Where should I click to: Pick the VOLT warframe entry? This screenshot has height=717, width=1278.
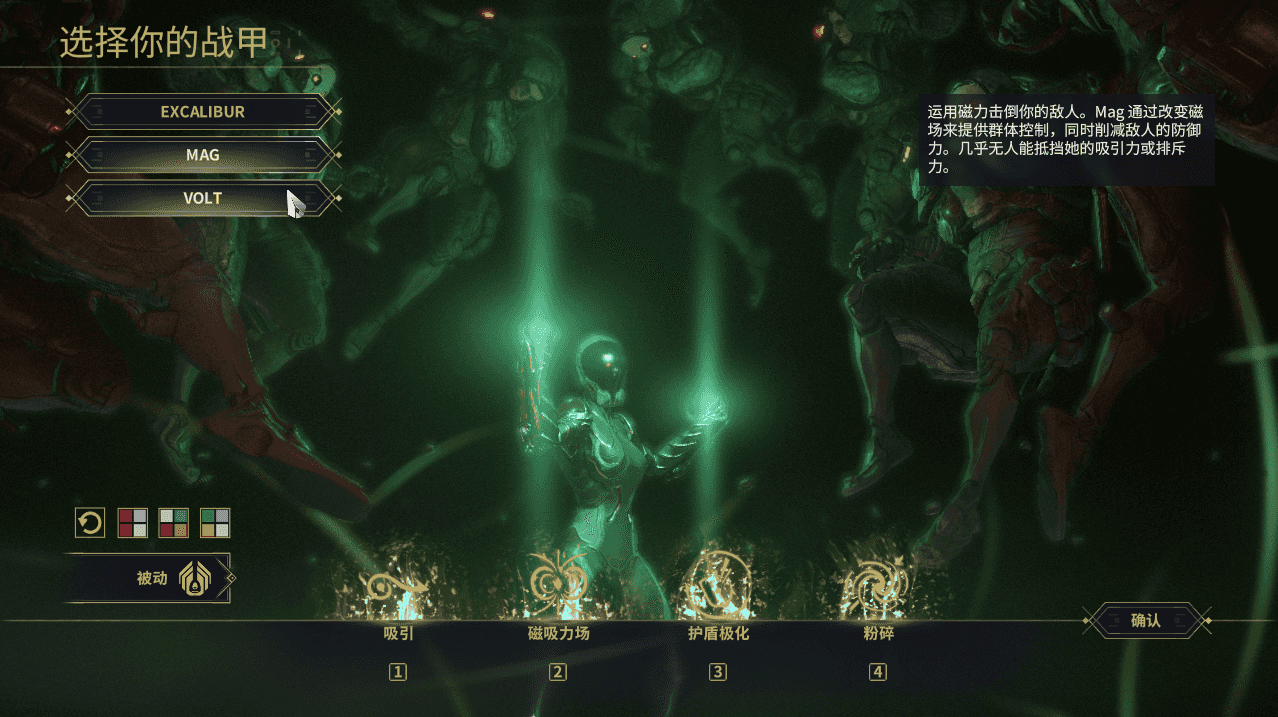click(202, 198)
